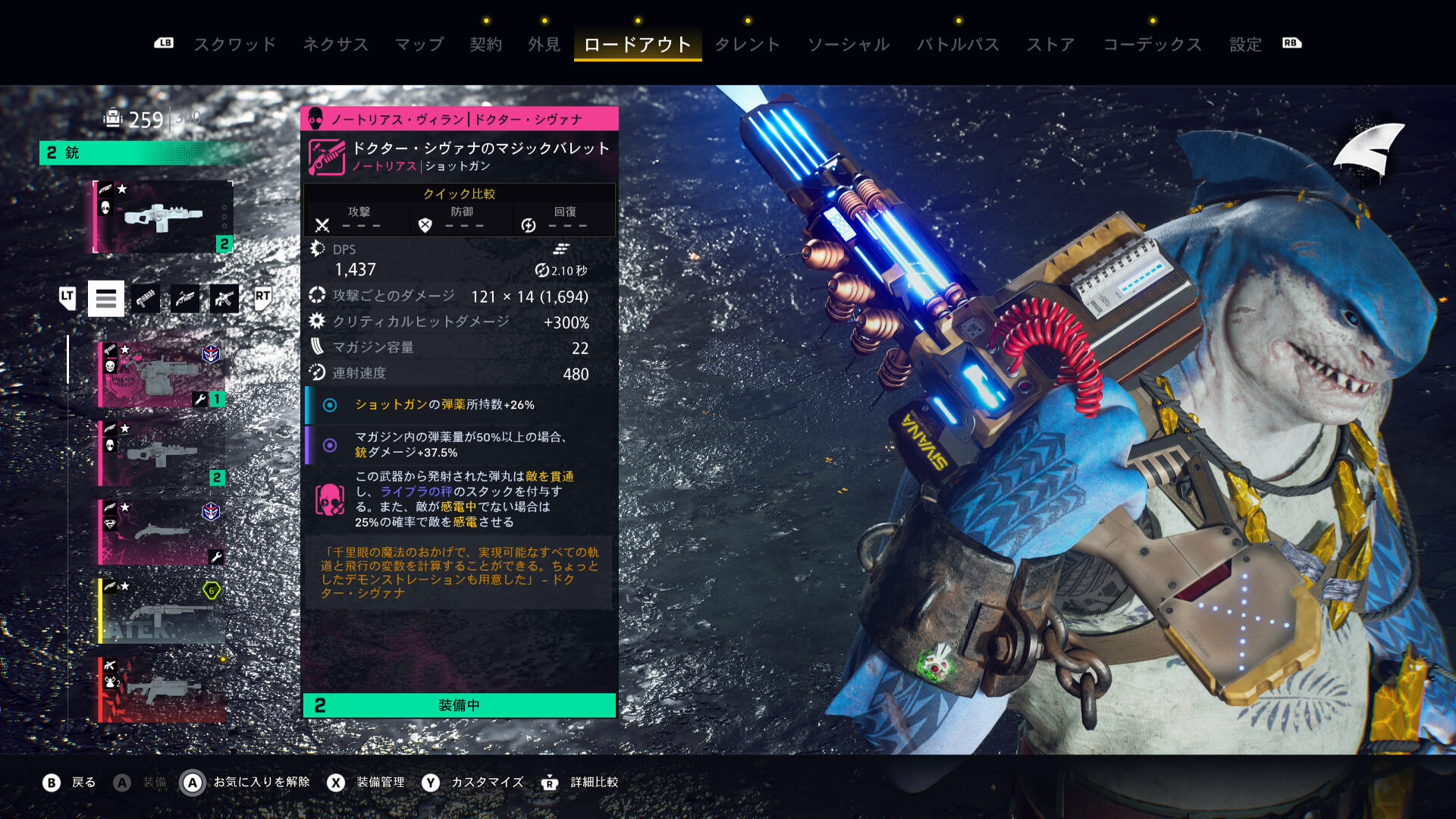Switch to the ソーシャル tab
This screenshot has width=1456, height=819.
[x=848, y=44]
